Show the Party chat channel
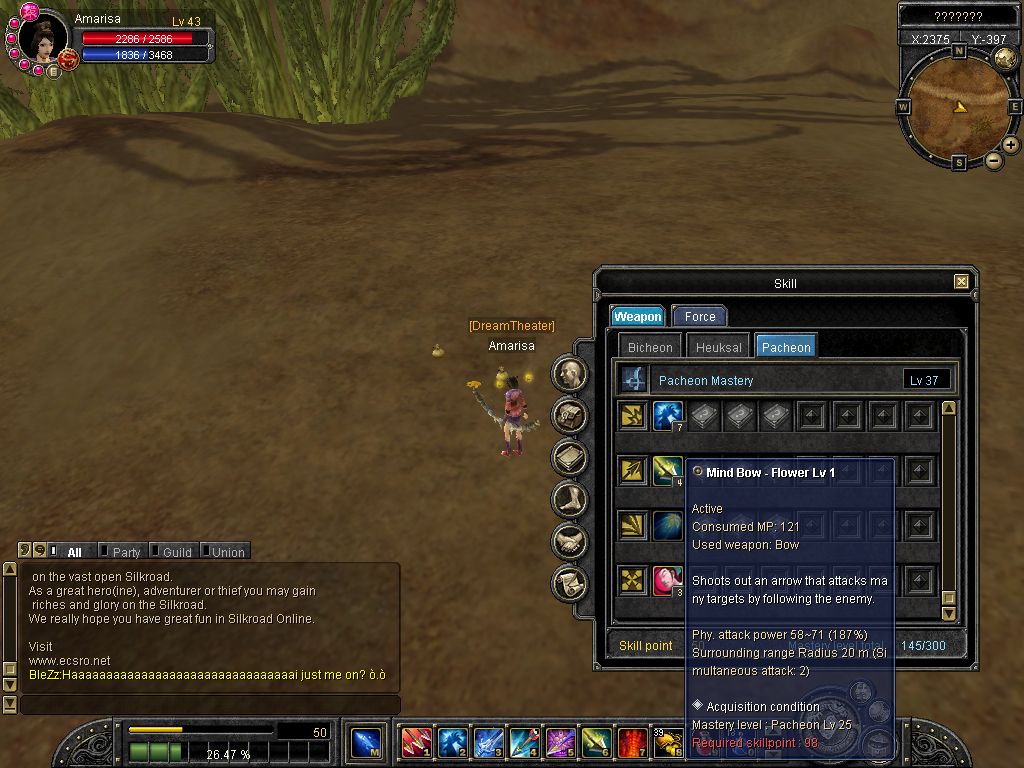This screenshot has height=768, width=1024. point(126,552)
